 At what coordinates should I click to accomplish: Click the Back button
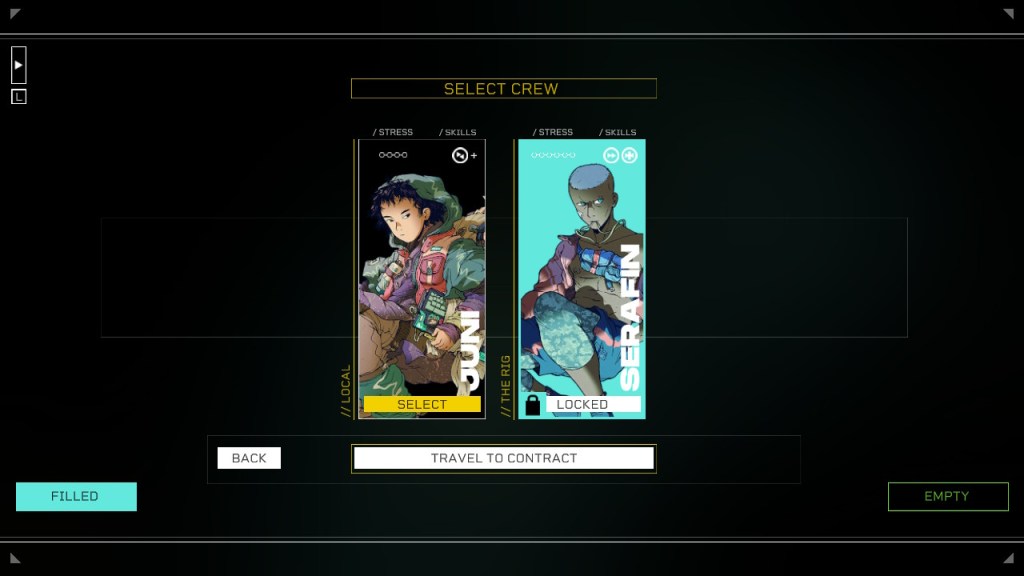249,458
